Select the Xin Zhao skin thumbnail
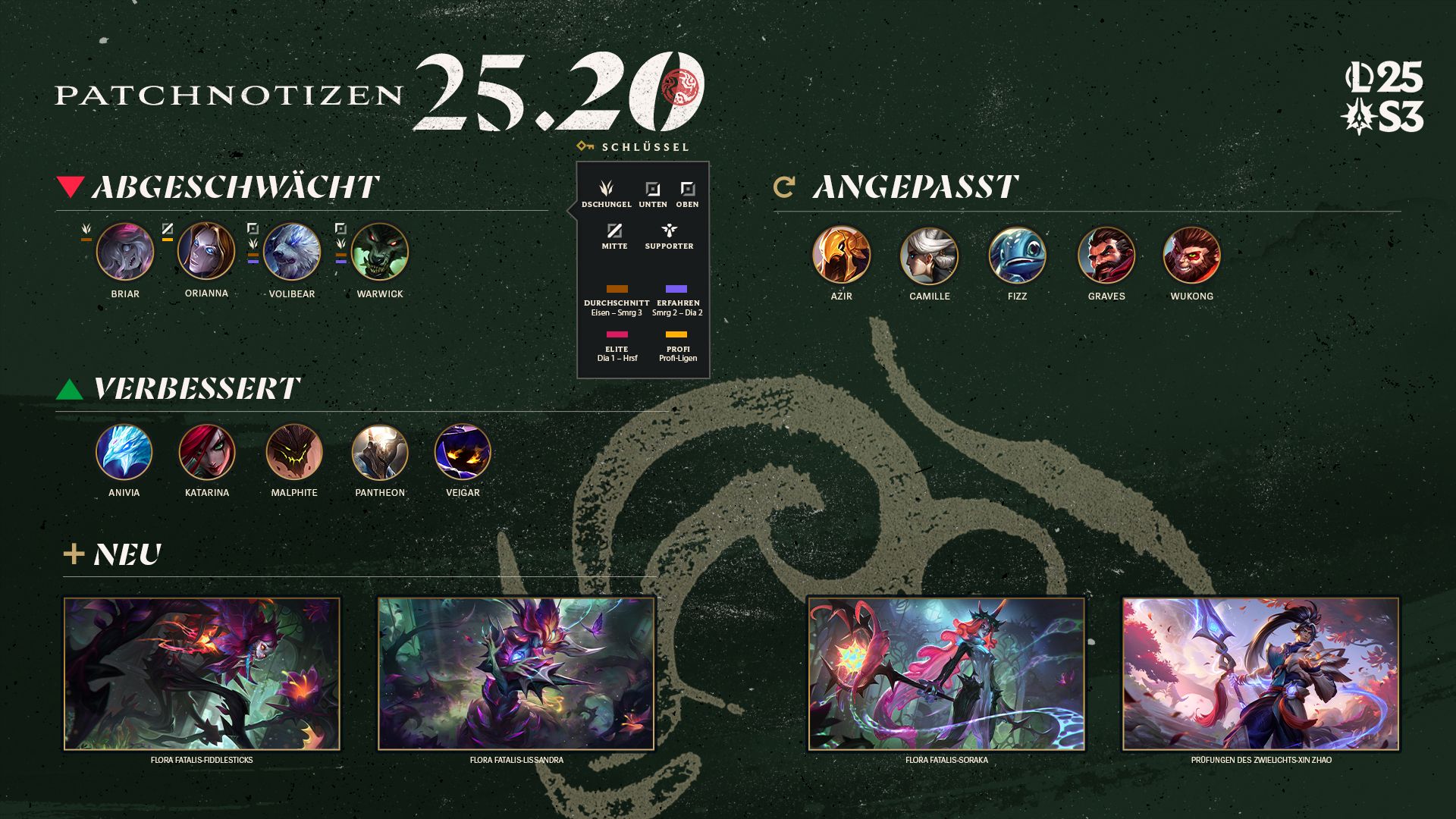1456x819 pixels. [x=1261, y=673]
